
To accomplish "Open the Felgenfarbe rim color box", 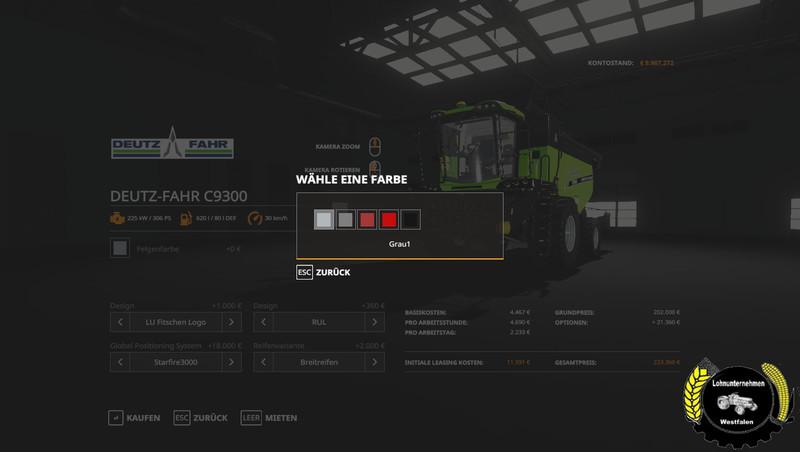I will click(120, 248).
